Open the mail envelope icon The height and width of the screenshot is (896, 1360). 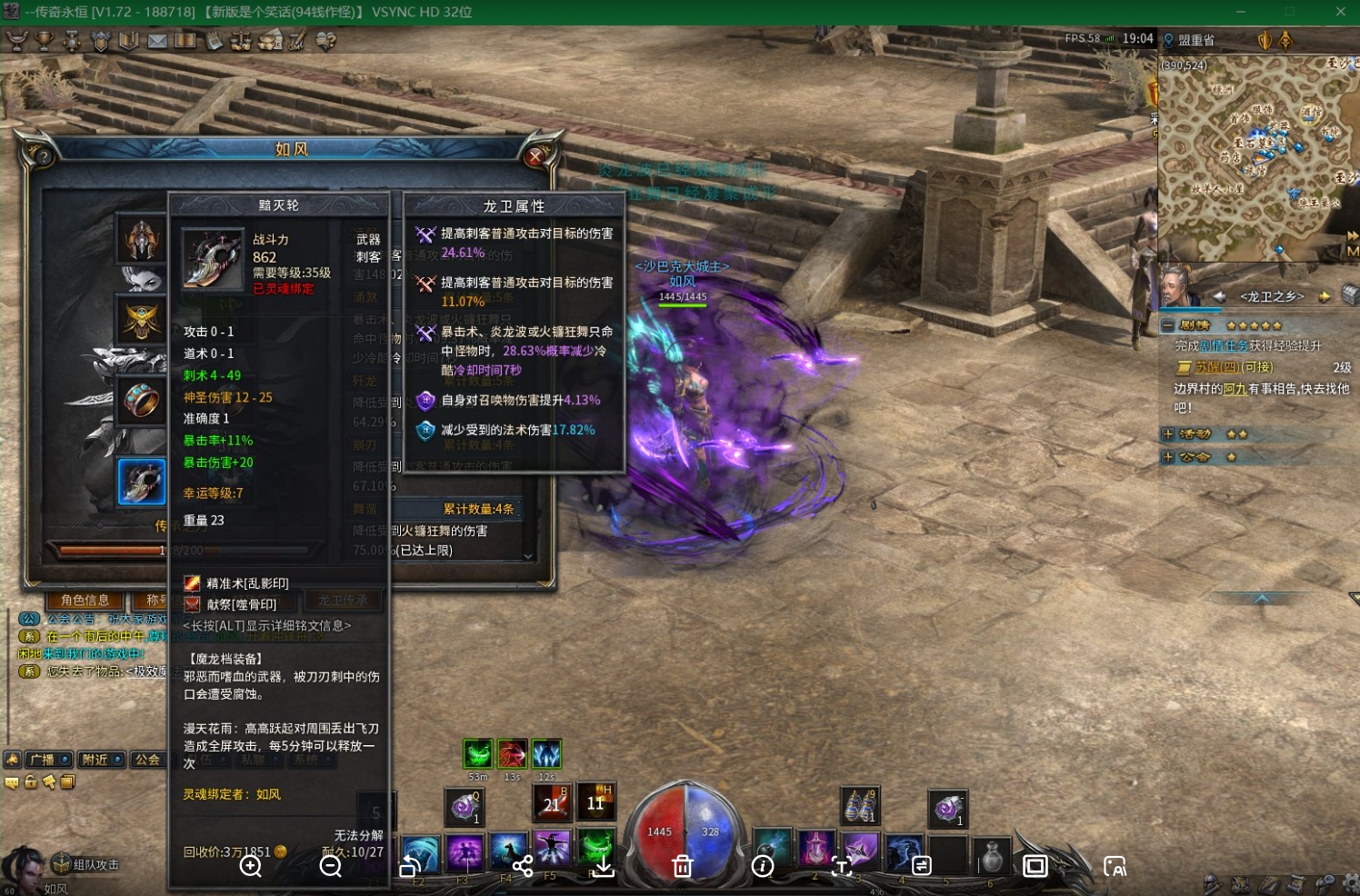[157, 41]
